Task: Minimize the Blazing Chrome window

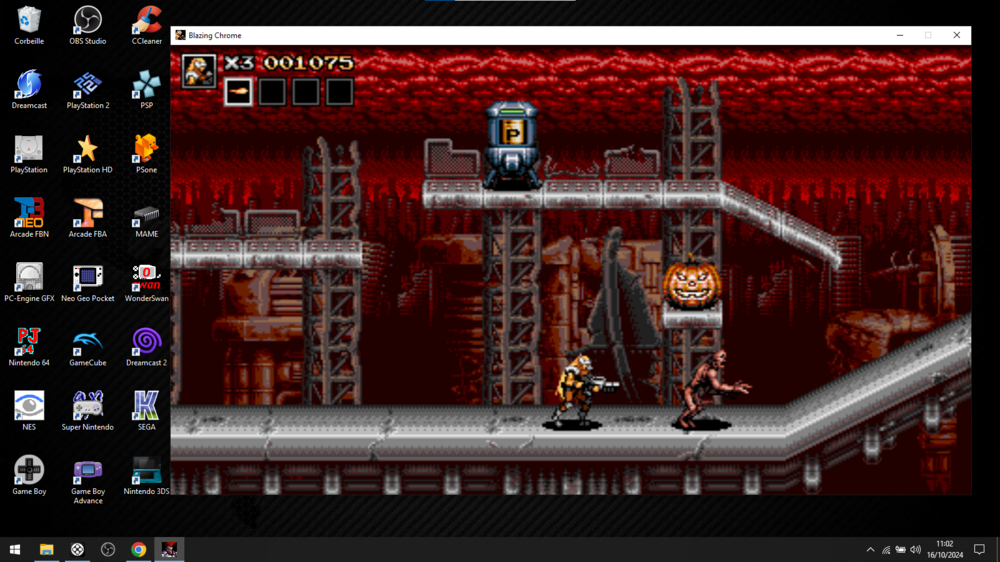Action: coord(900,35)
